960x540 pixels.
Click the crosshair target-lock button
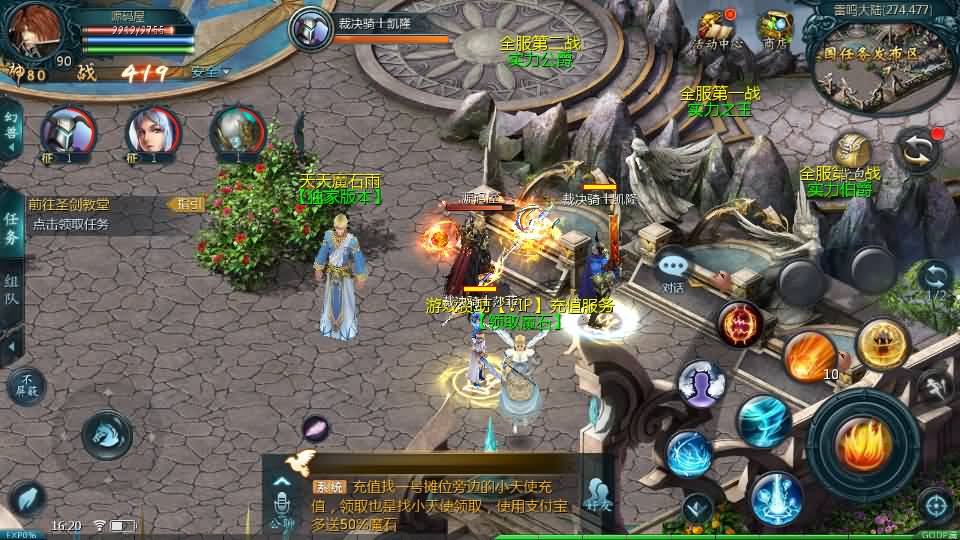click(935, 505)
